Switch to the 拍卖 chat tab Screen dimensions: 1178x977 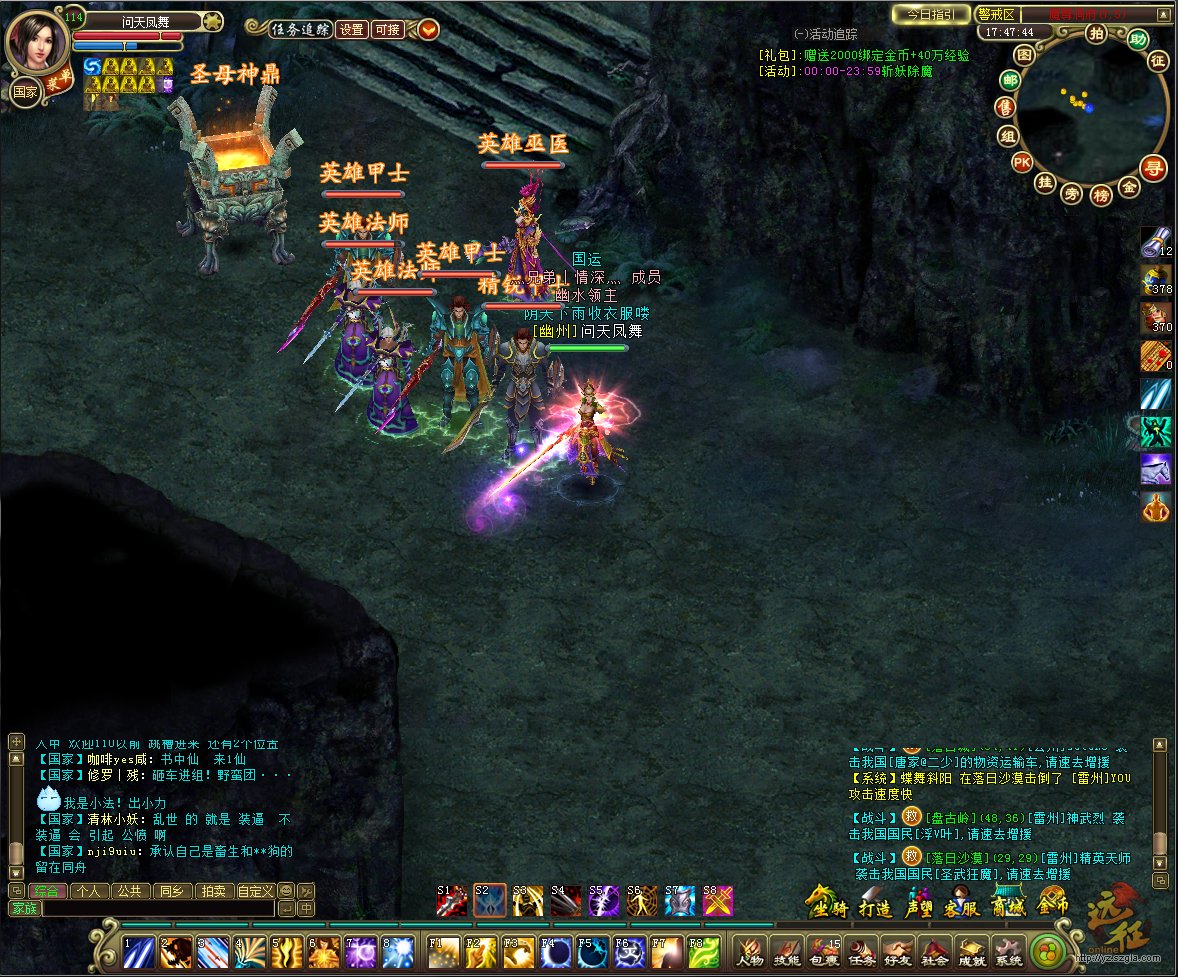click(213, 891)
